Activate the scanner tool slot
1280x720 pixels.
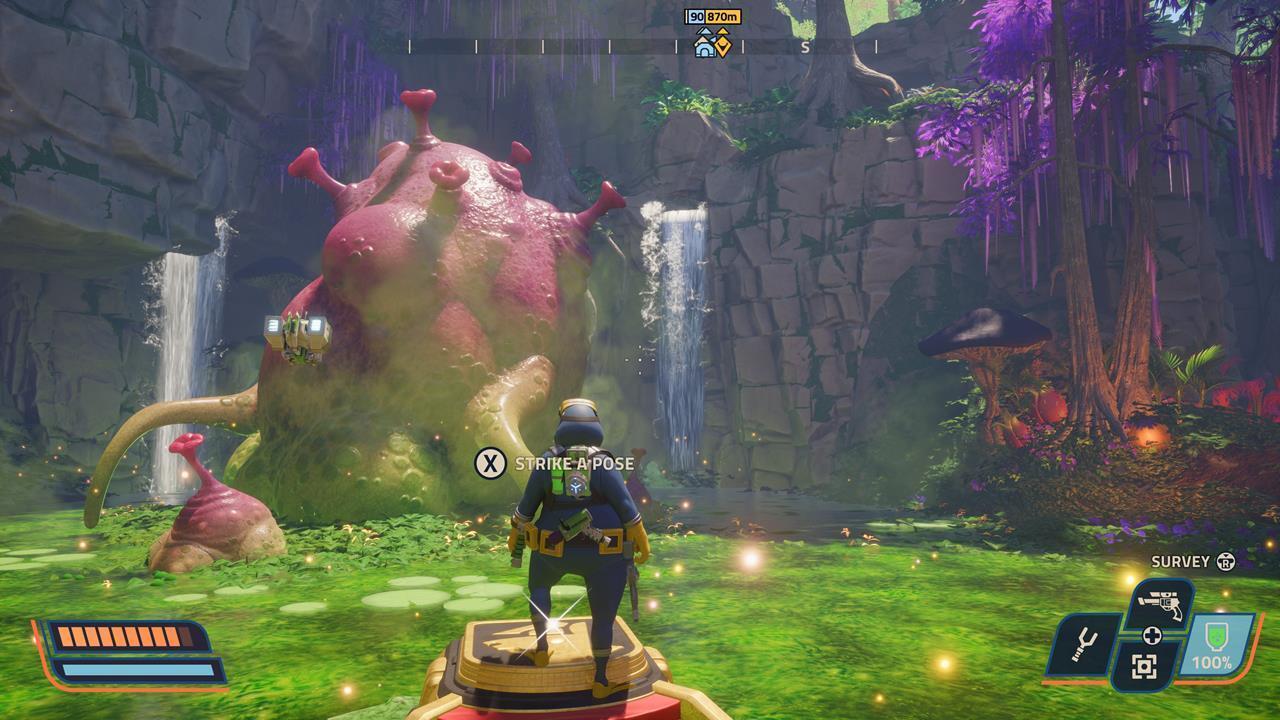1144,667
